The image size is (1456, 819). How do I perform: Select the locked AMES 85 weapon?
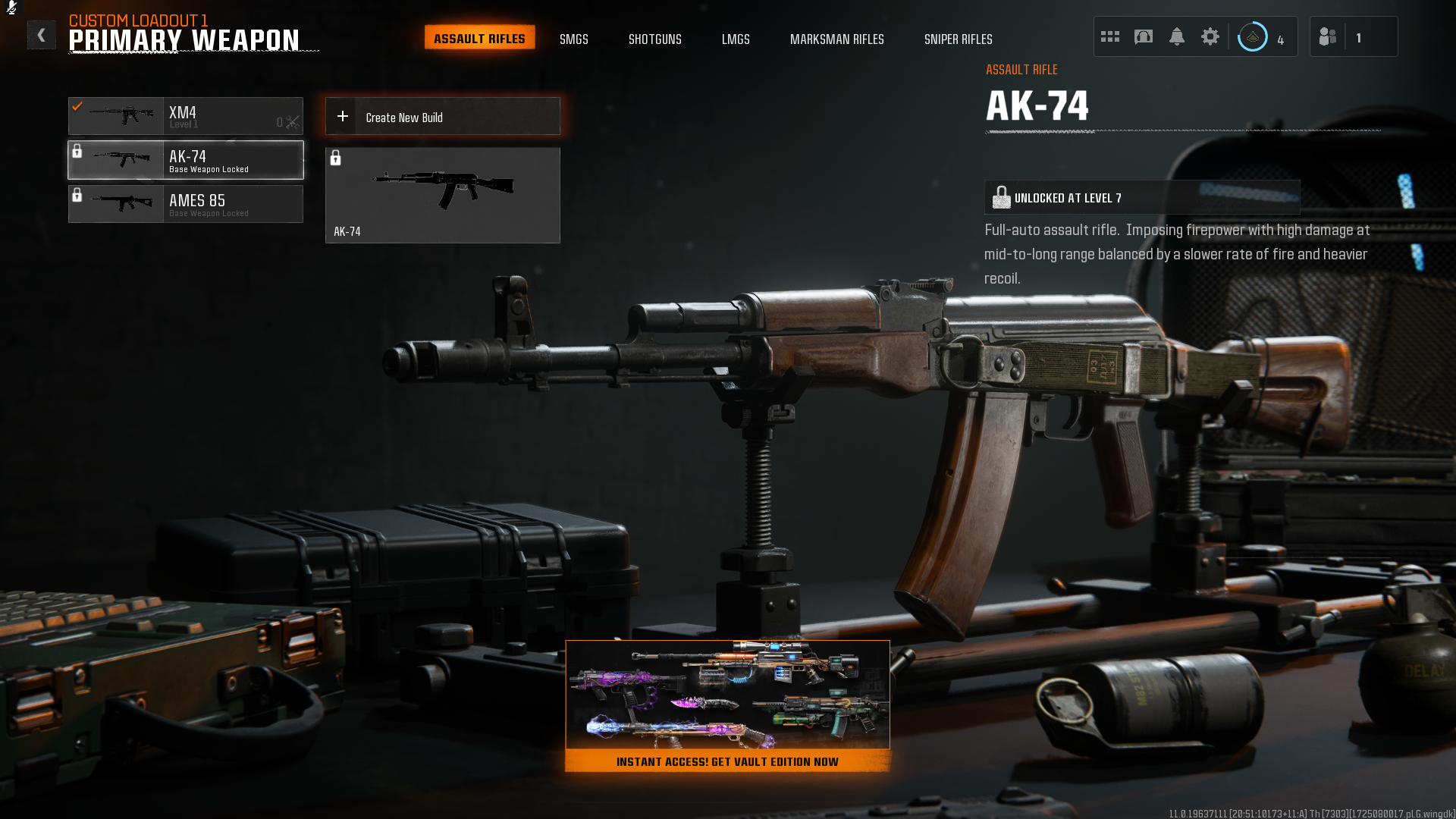186,203
